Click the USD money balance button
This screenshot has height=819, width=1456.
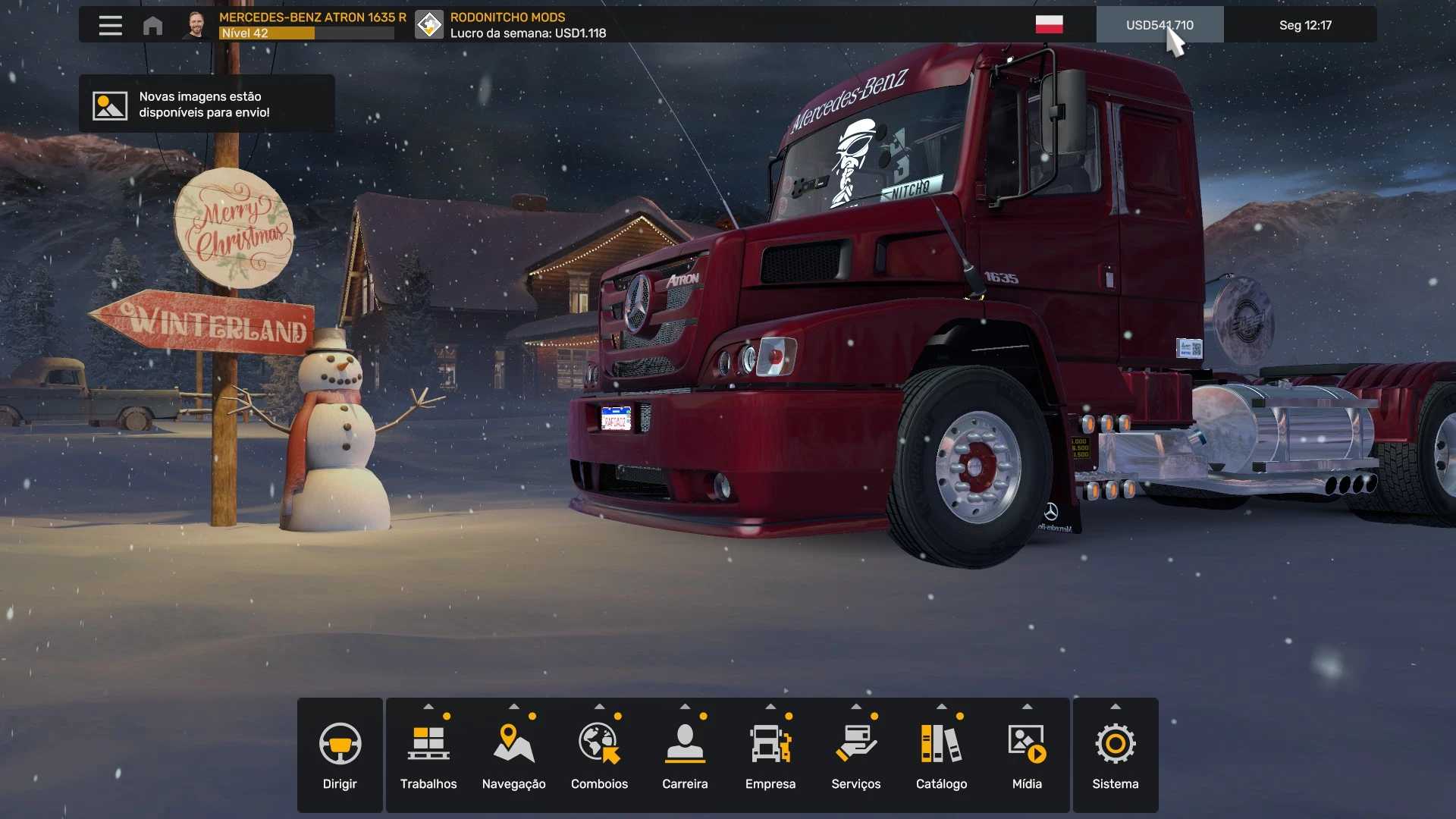pos(1159,25)
